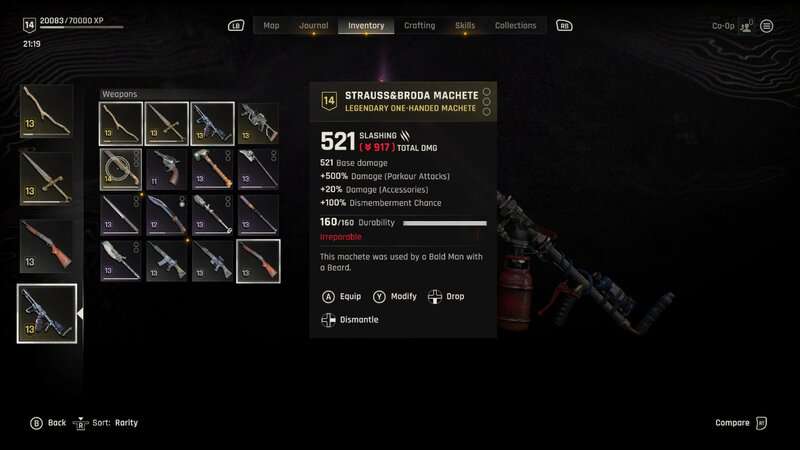
Task: Click the hamburger menu icon beside Co-Op
Action: 767,26
